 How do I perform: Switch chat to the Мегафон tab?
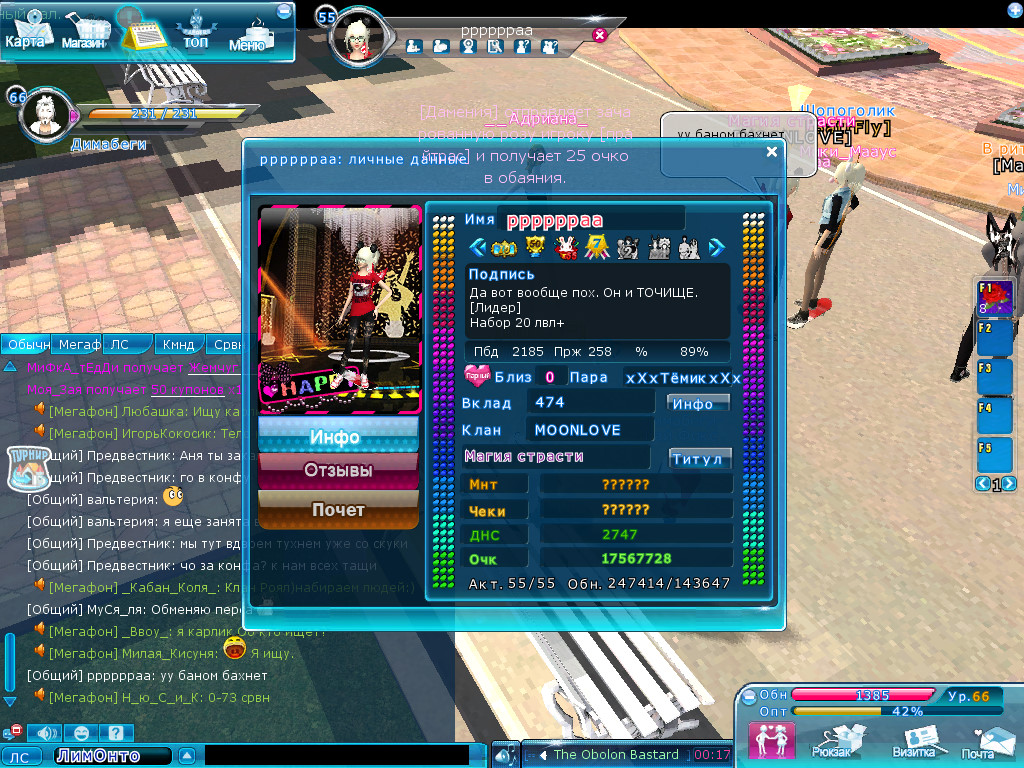click(x=75, y=345)
